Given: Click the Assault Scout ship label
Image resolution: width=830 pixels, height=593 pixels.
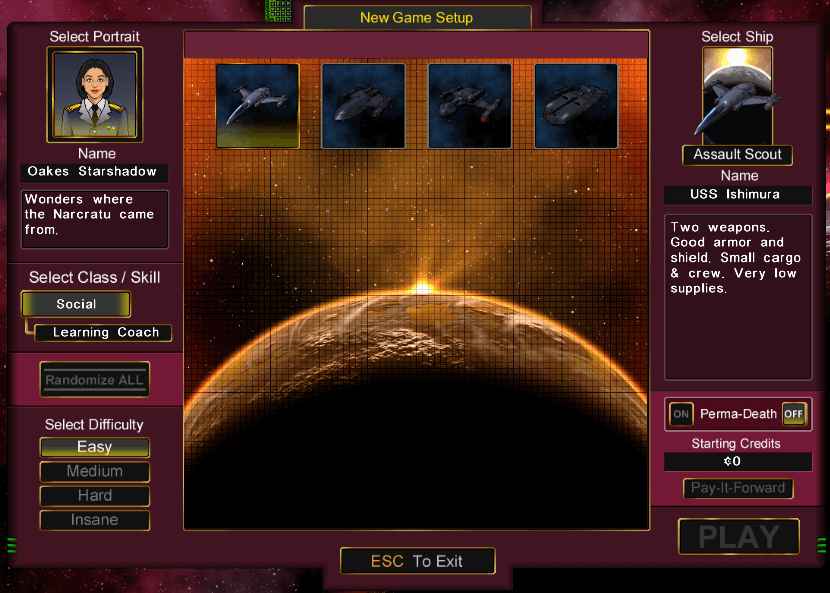Looking at the screenshot, I should [x=737, y=155].
